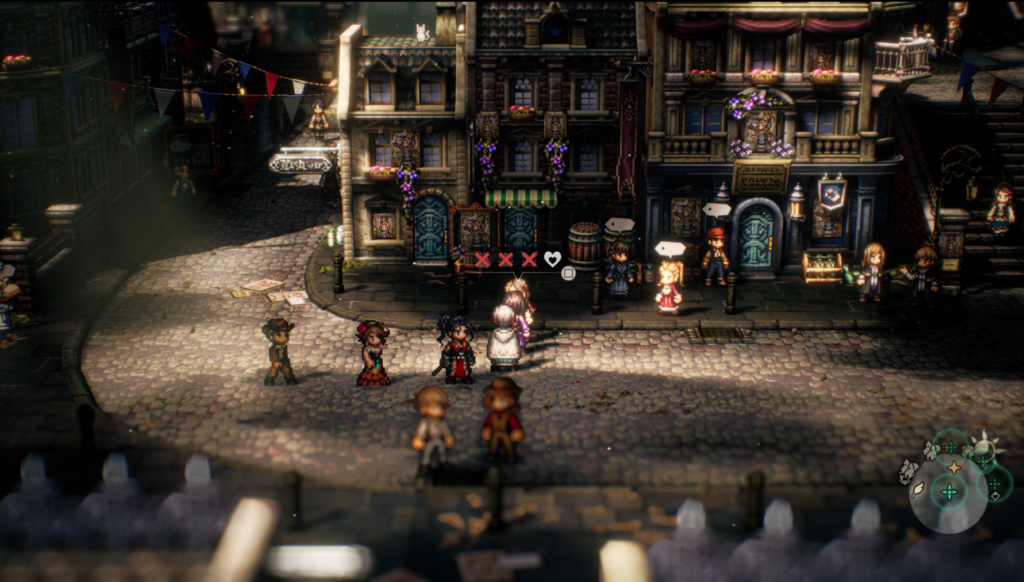Click the sun day-night icon by the minimap

point(987,444)
